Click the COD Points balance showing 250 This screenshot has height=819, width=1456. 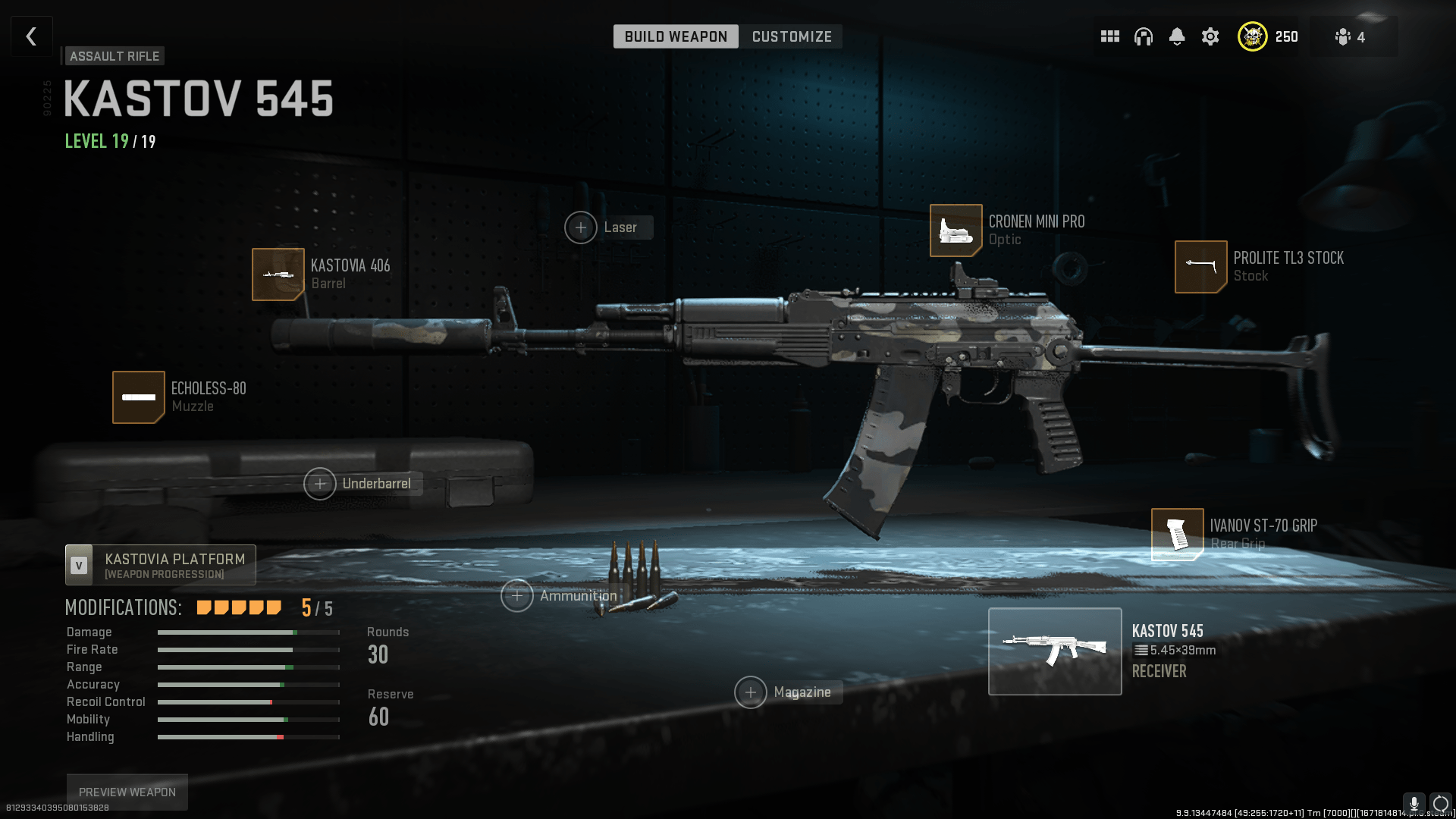(x=1266, y=36)
